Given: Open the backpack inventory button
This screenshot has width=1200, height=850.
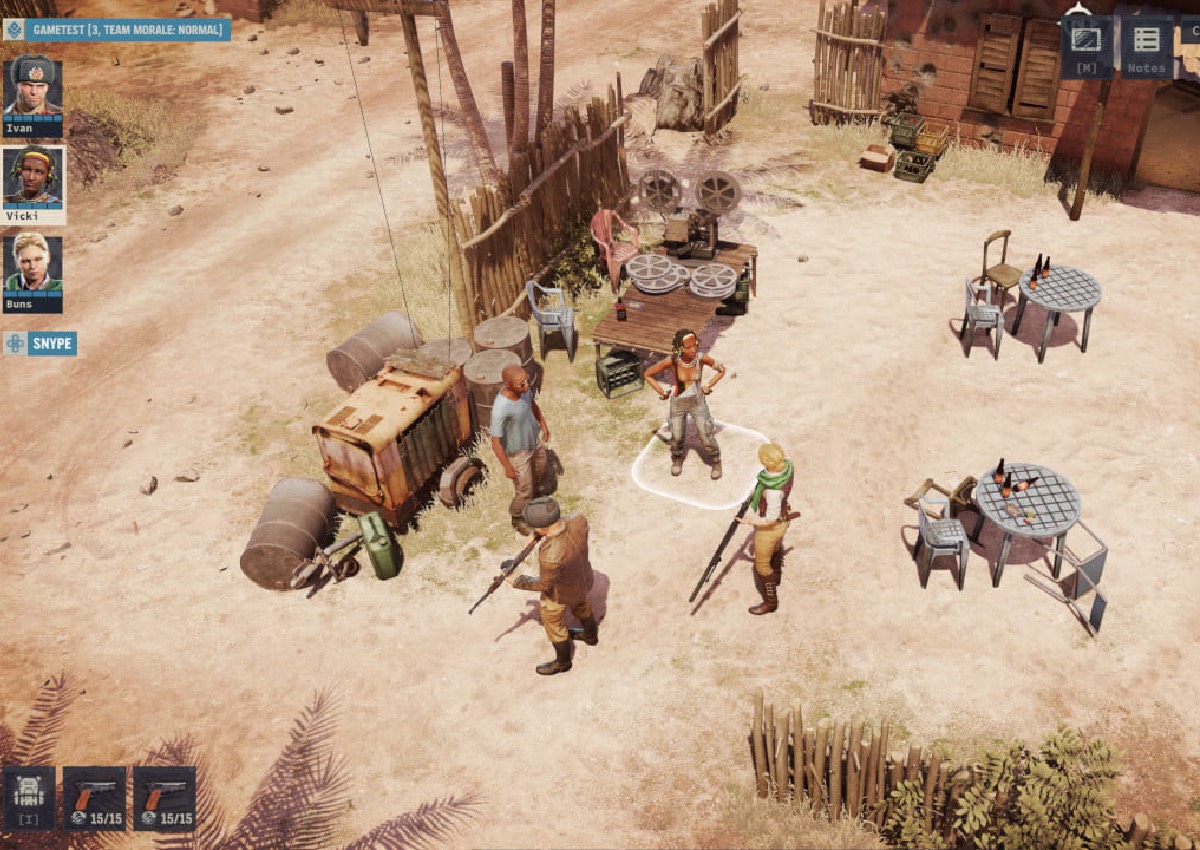Looking at the screenshot, I should point(29,797).
